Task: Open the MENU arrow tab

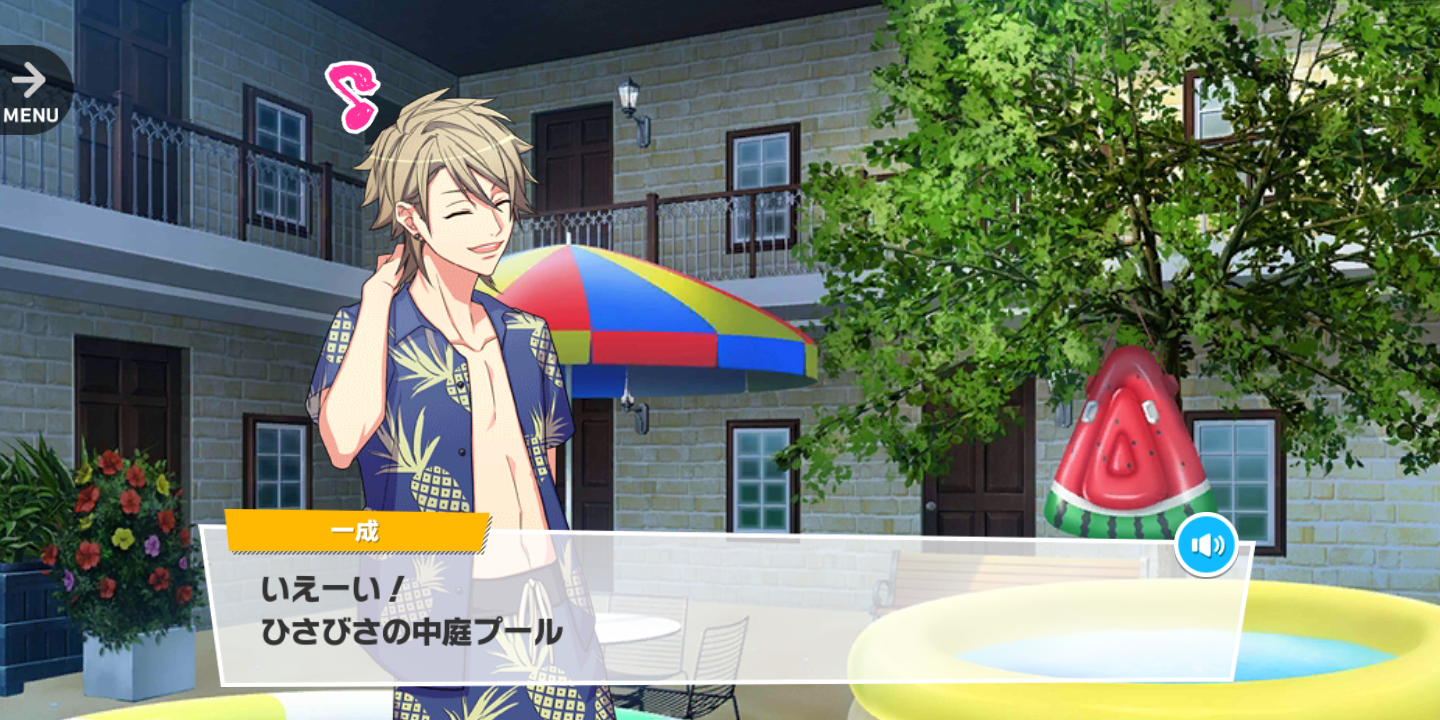Action: 31,92
